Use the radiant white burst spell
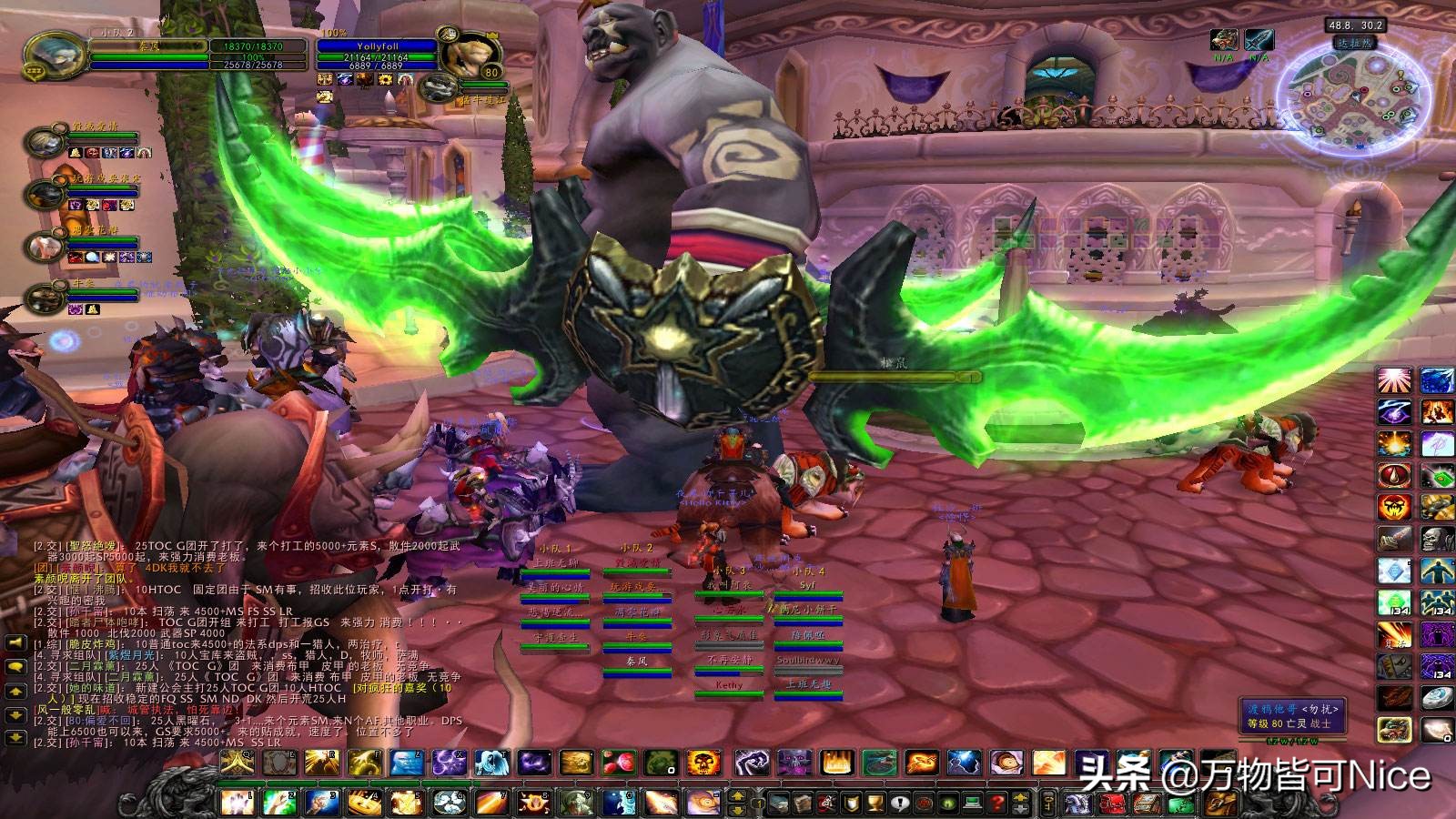 pyautogui.click(x=1393, y=380)
